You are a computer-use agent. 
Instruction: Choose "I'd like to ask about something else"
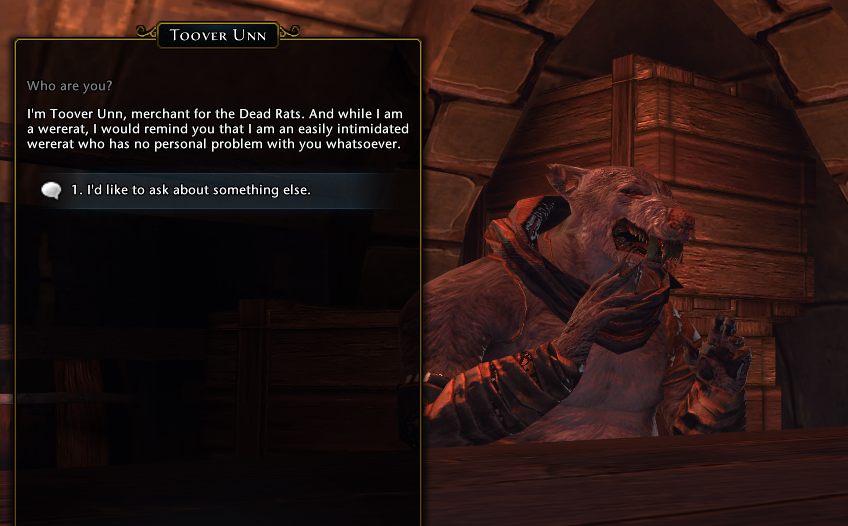pos(191,190)
